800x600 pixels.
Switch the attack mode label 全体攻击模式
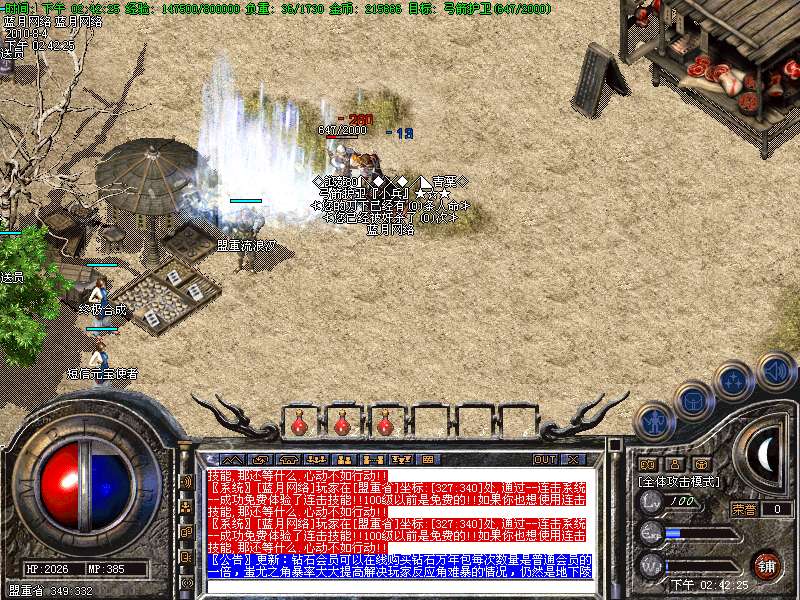click(677, 481)
